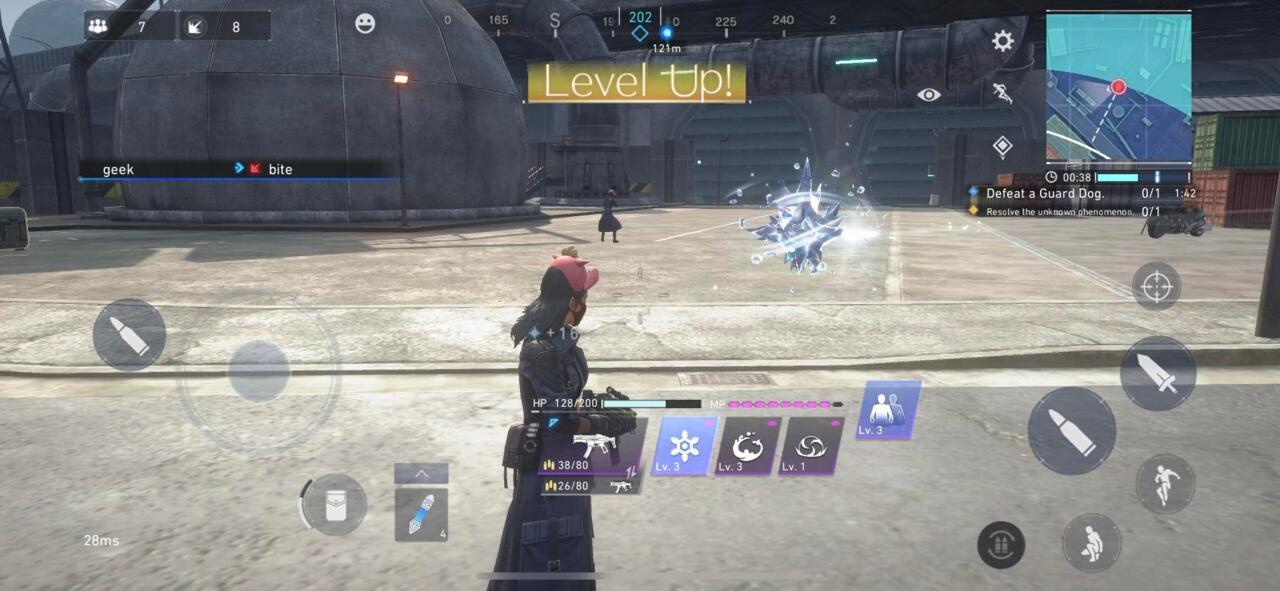The width and height of the screenshot is (1280, 591).
Task: Expand the item list with the up arrow
Action: pos(421,473)
